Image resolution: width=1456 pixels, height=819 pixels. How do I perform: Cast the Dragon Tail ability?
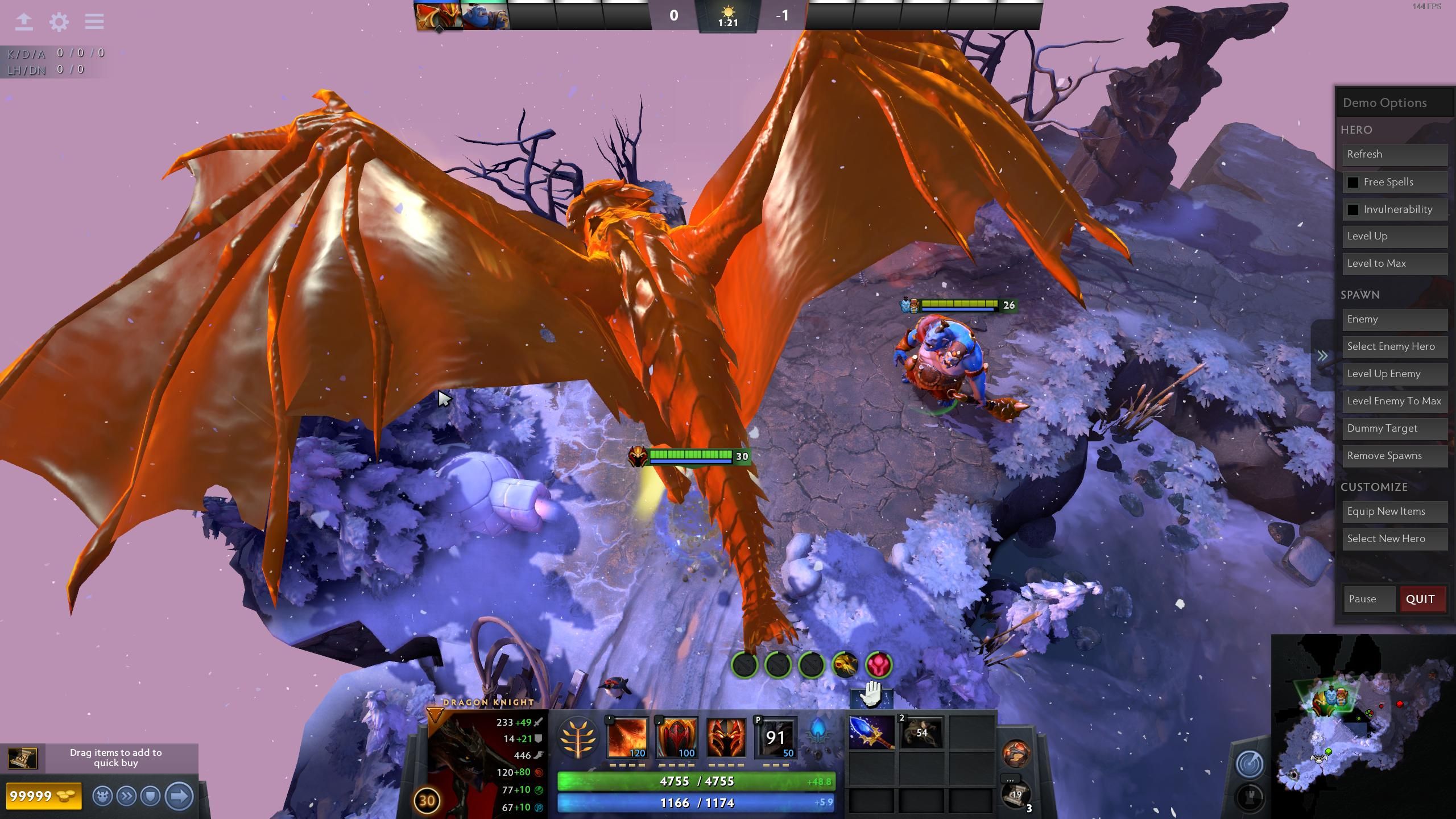point(677,738)
